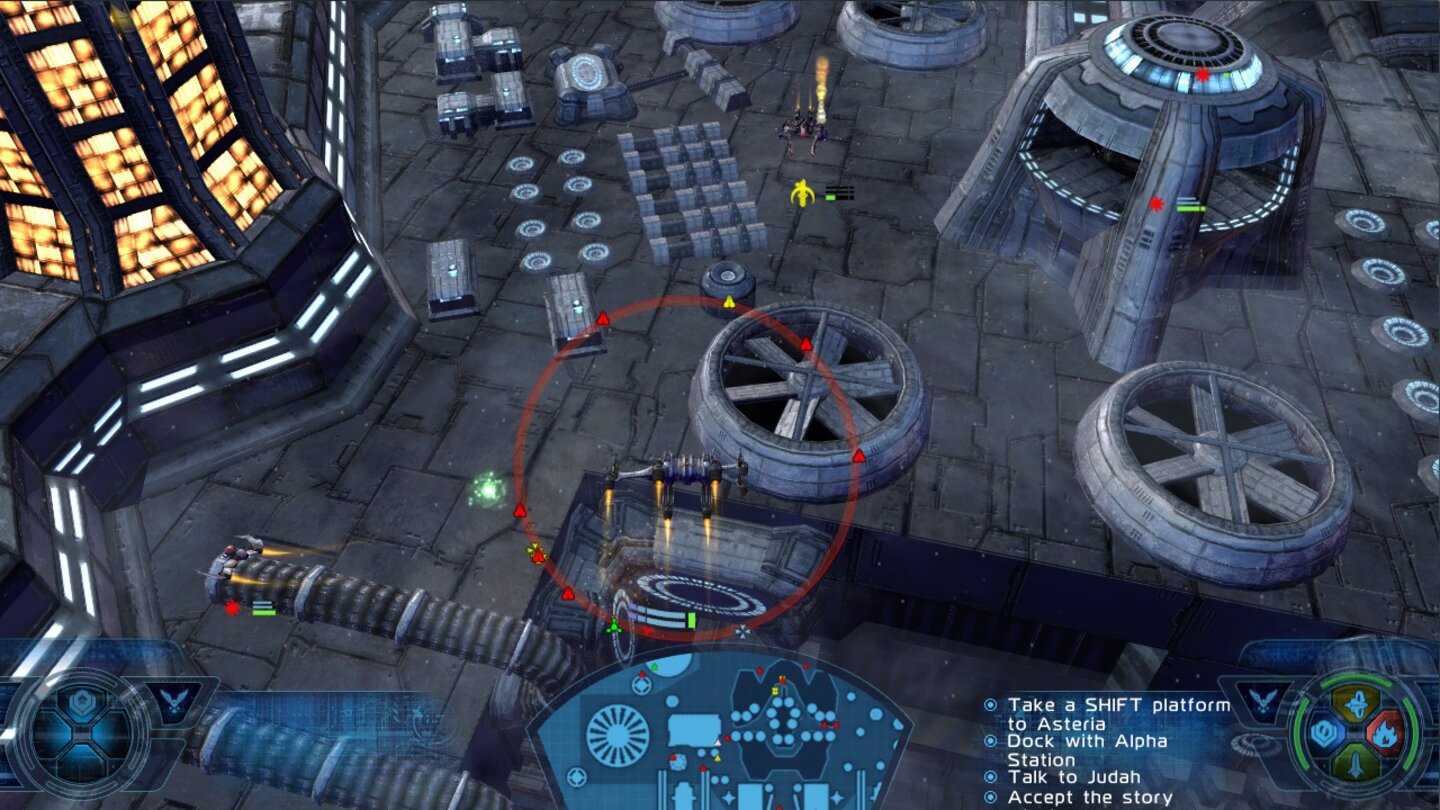Click the eagle emblem beside the ability wheel

click(x=1262, y=700)
